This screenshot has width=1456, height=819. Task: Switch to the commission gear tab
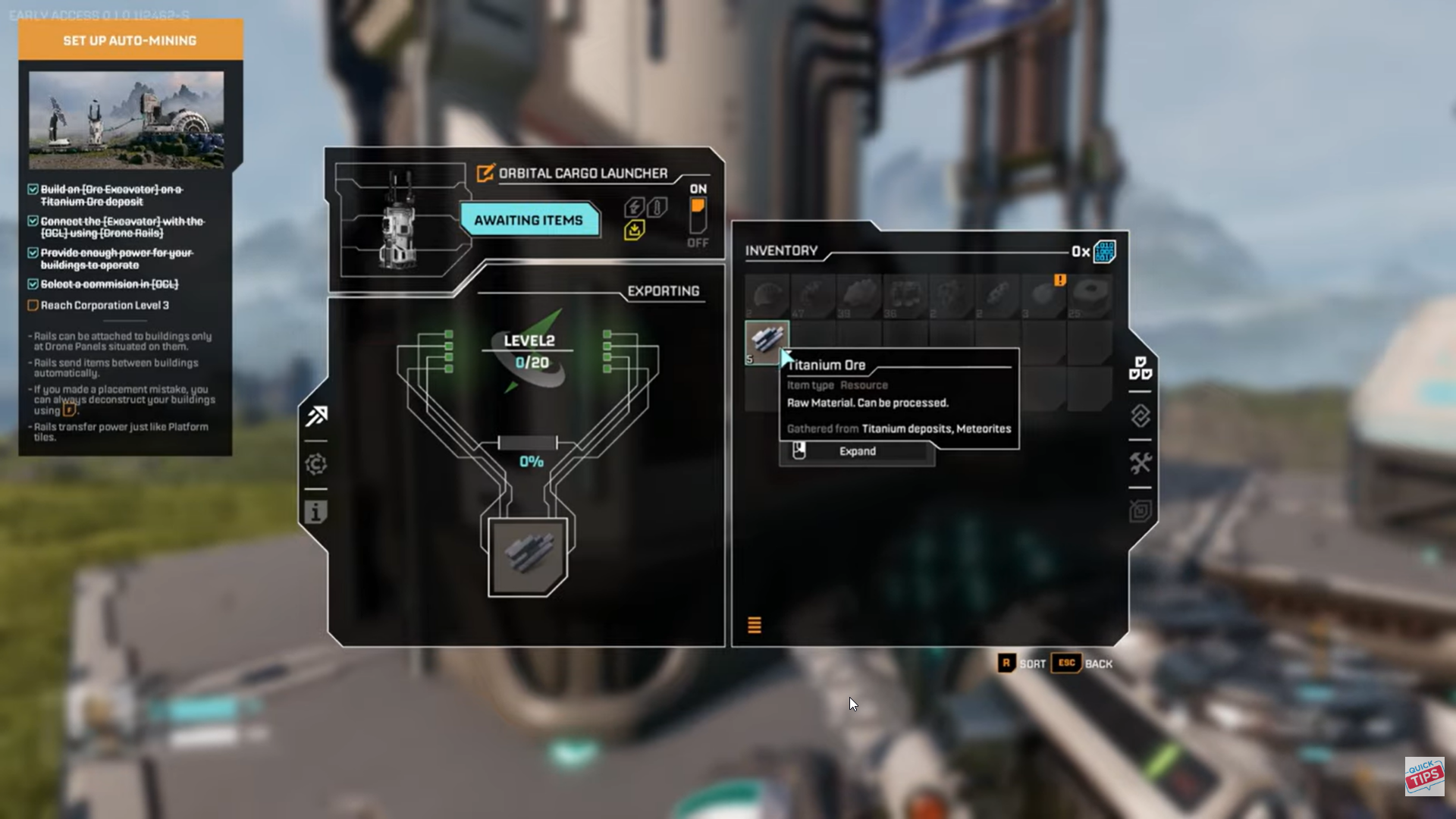pos(316,464)
